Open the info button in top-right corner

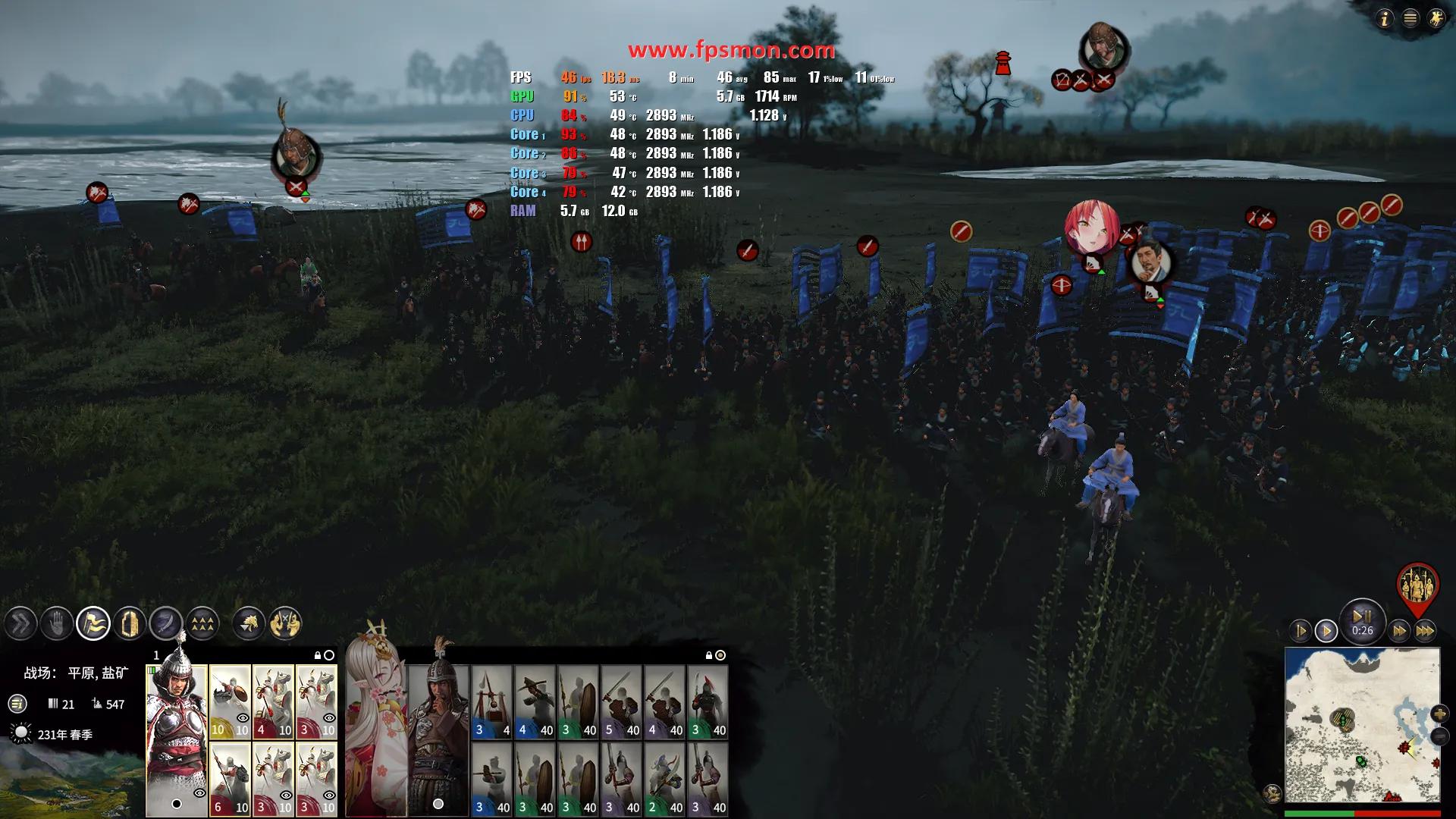pyautogui.click(x=1385, y=18)
